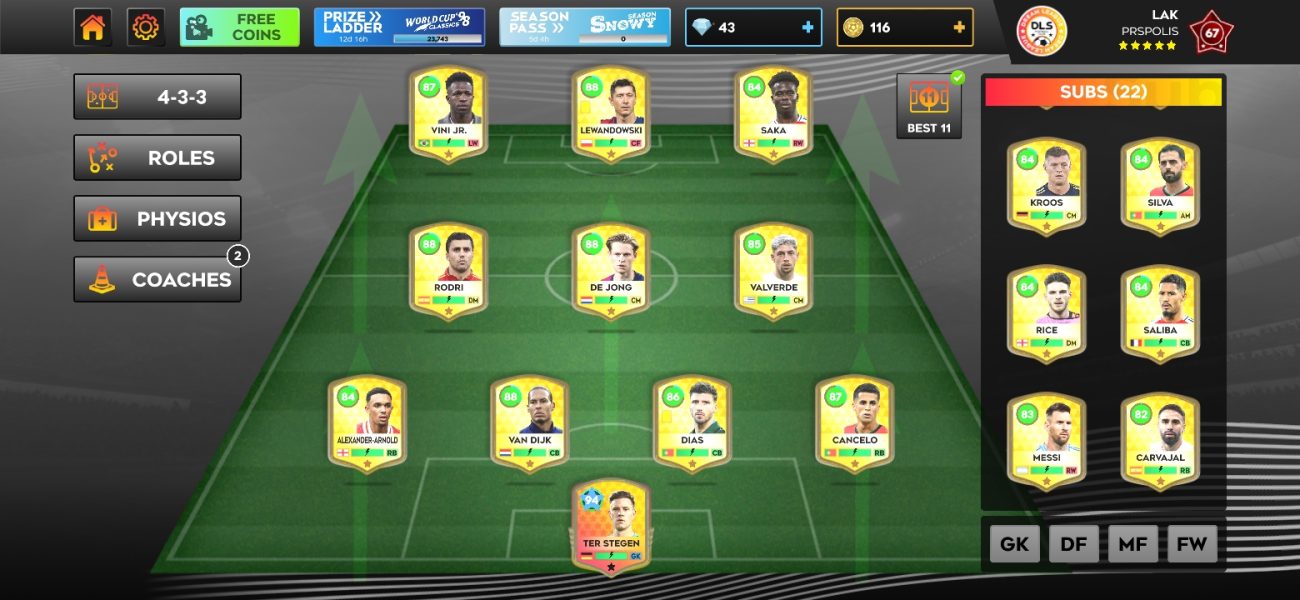Add more diamonds with plus button

coord(808,28)
